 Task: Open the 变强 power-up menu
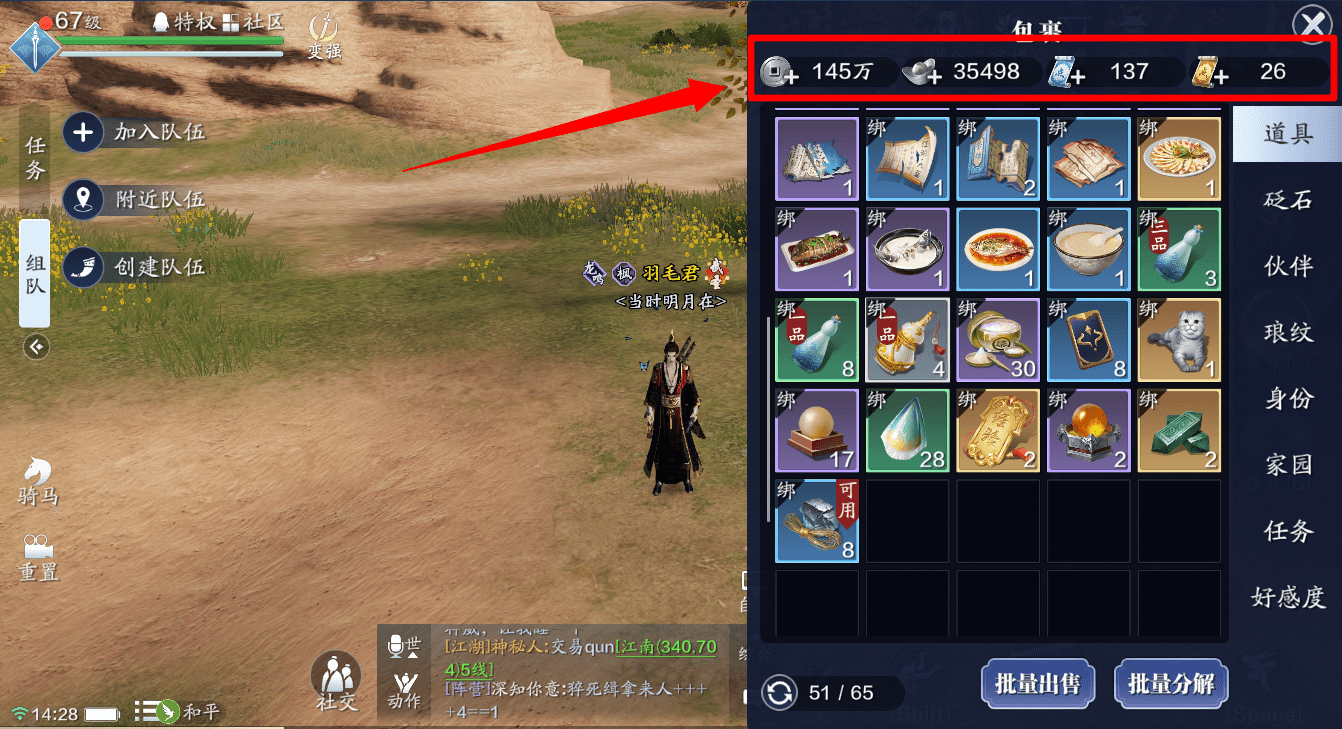324,37
